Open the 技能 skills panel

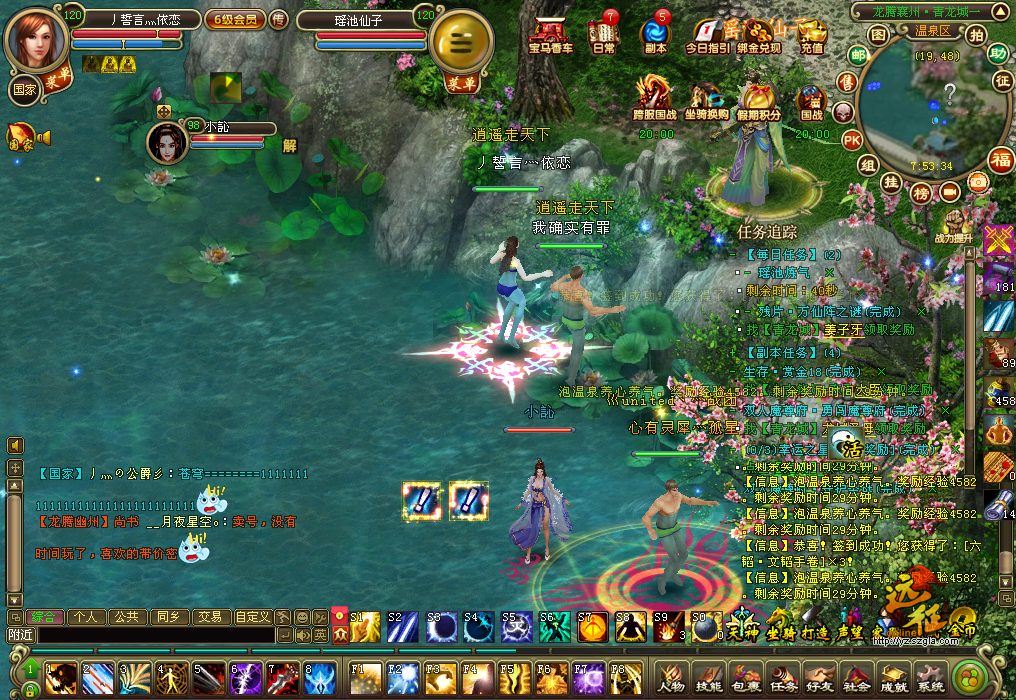coord(708,678)
